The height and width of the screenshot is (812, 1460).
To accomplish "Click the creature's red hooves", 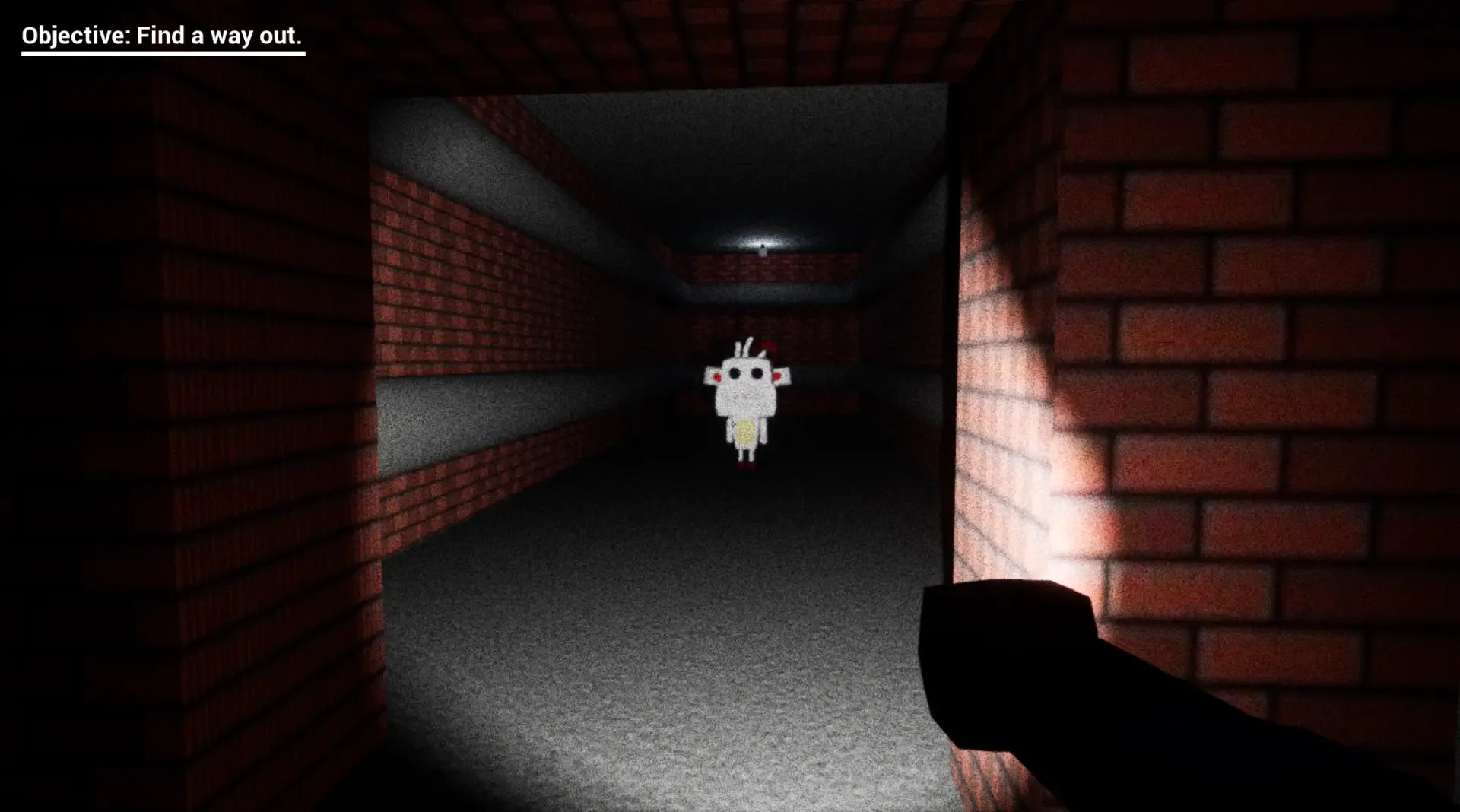I will [x=746, y=465].
